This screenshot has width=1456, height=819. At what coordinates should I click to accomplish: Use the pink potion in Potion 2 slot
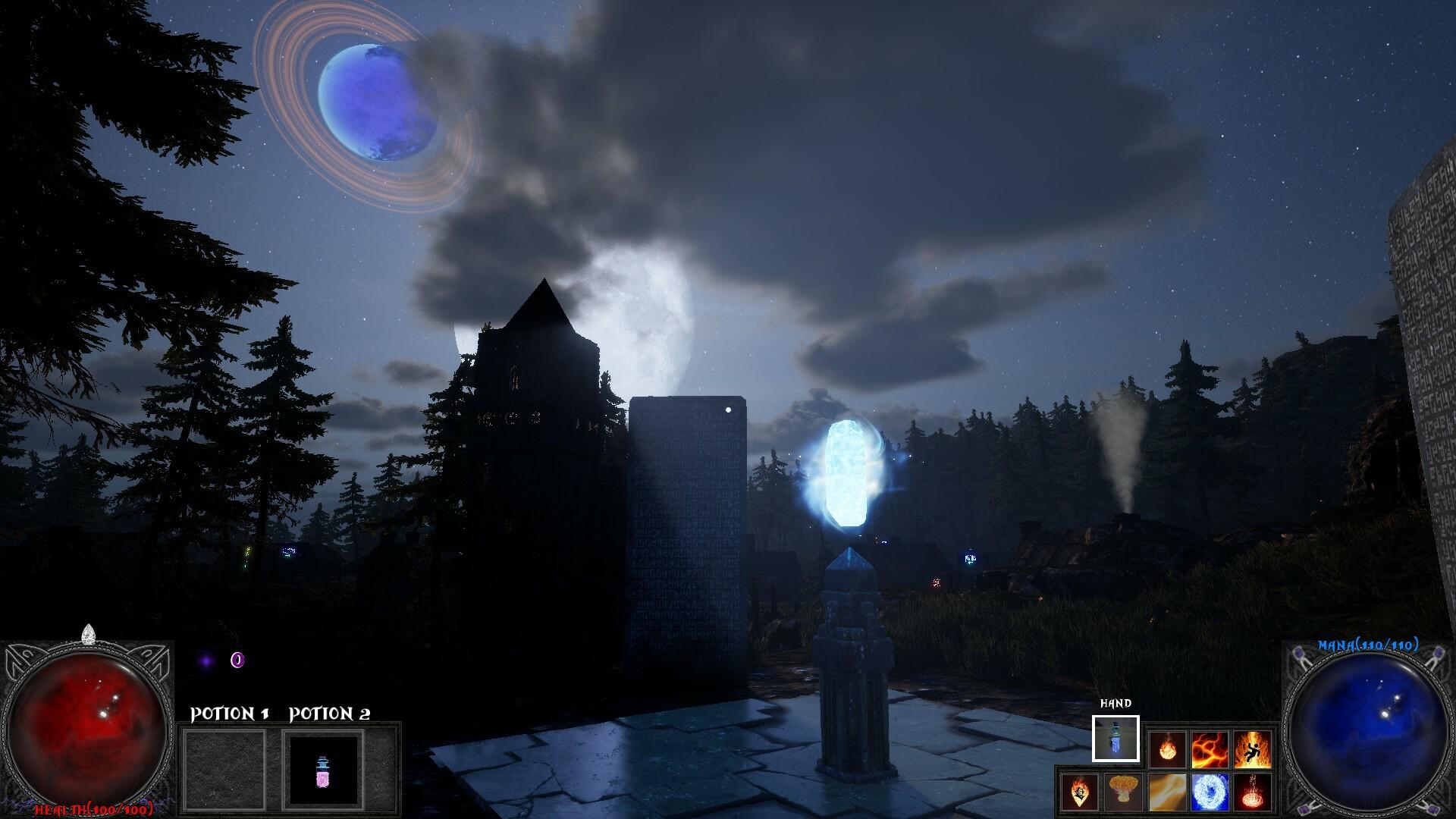point(323,769)
